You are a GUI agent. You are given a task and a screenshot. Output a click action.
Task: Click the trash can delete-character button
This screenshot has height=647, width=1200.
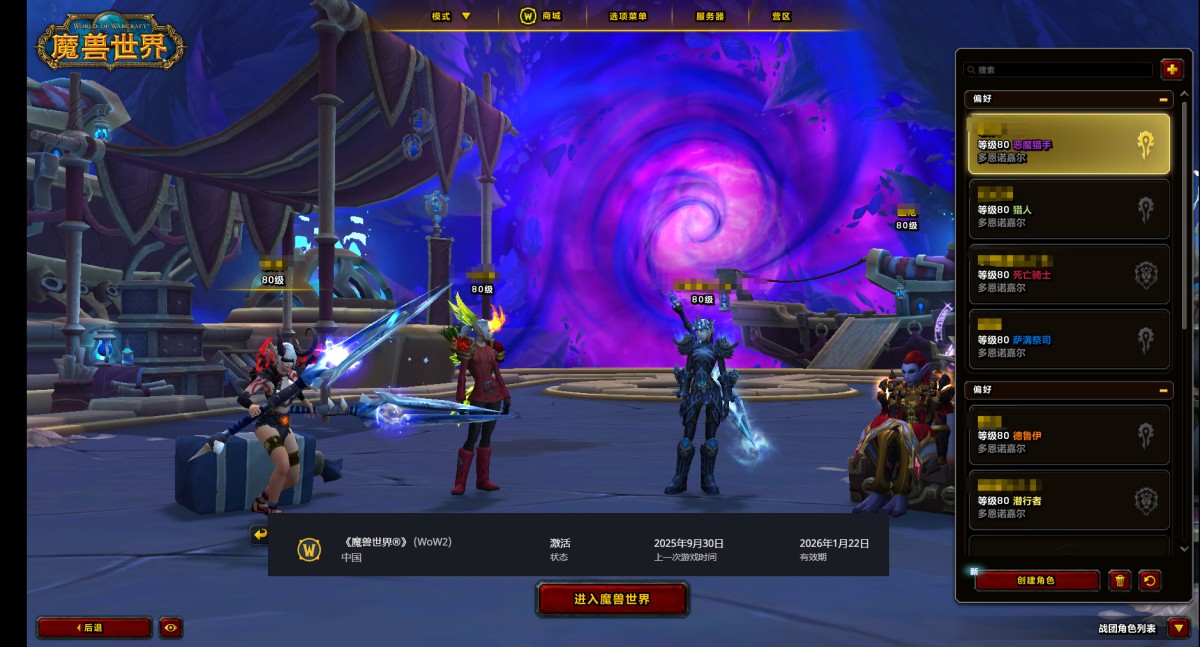tap(1120, 580)
